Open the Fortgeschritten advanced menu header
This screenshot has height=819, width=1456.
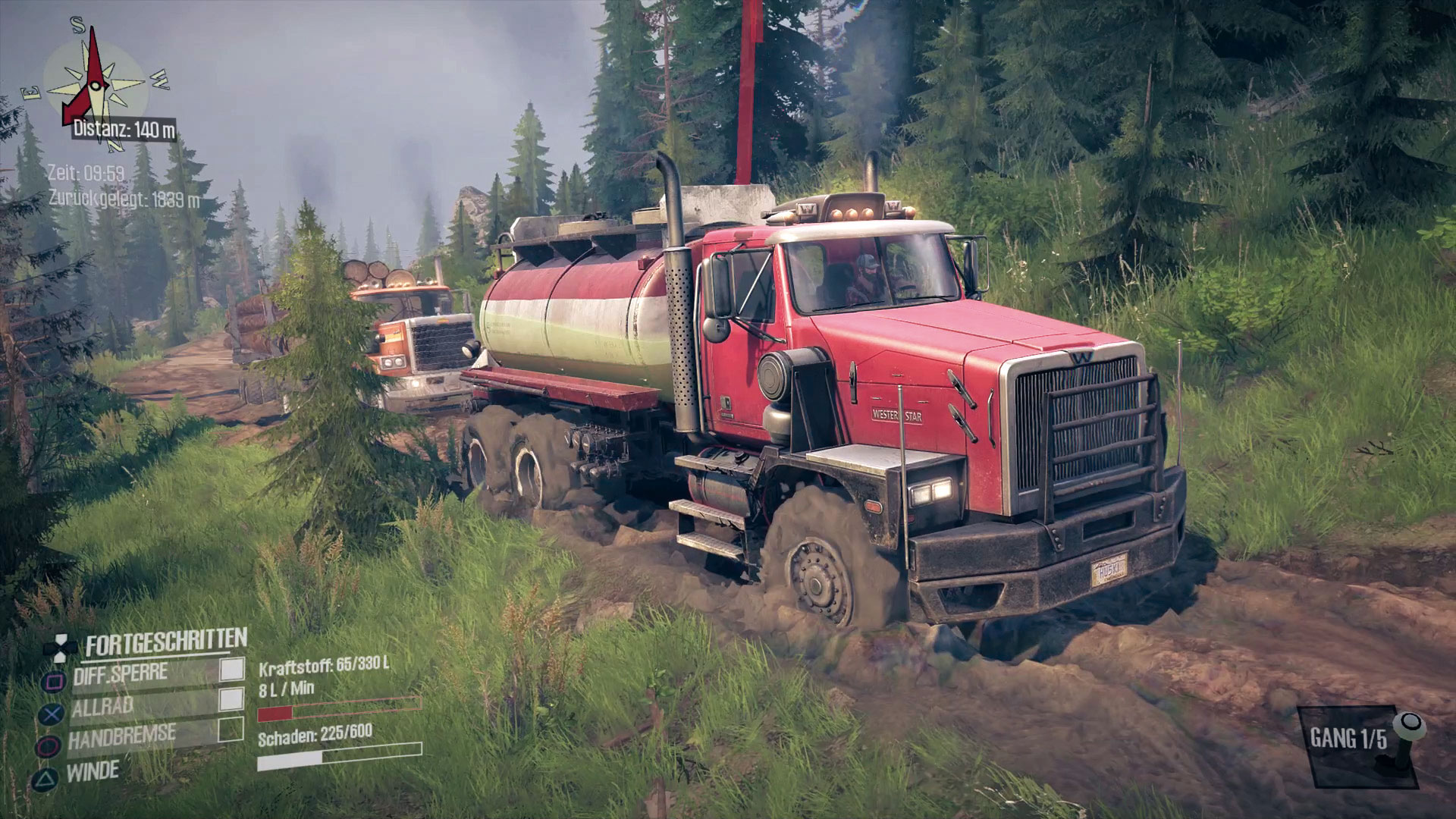tap(165, 643)
